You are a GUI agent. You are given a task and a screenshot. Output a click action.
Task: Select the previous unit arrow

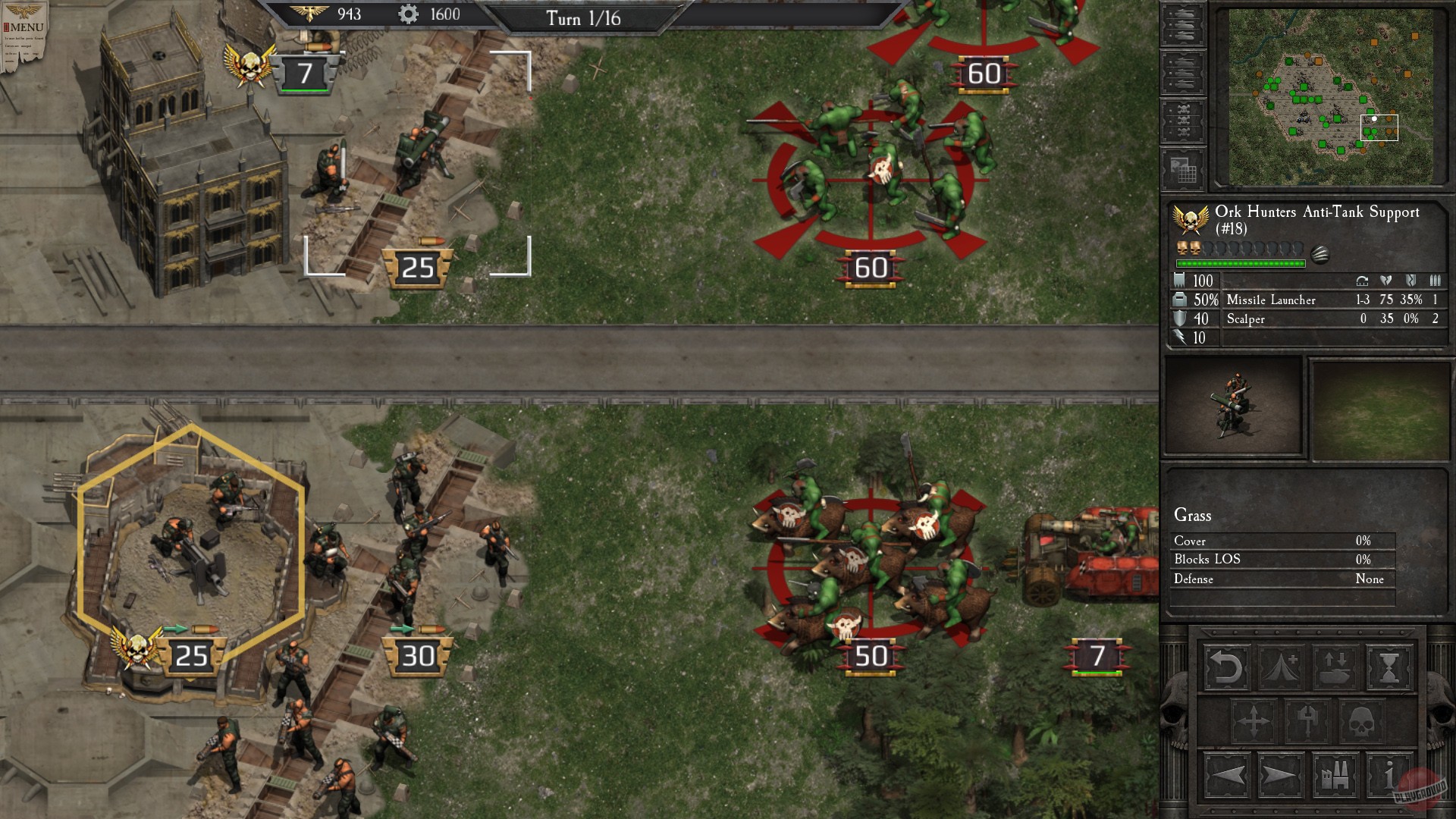1228,773
